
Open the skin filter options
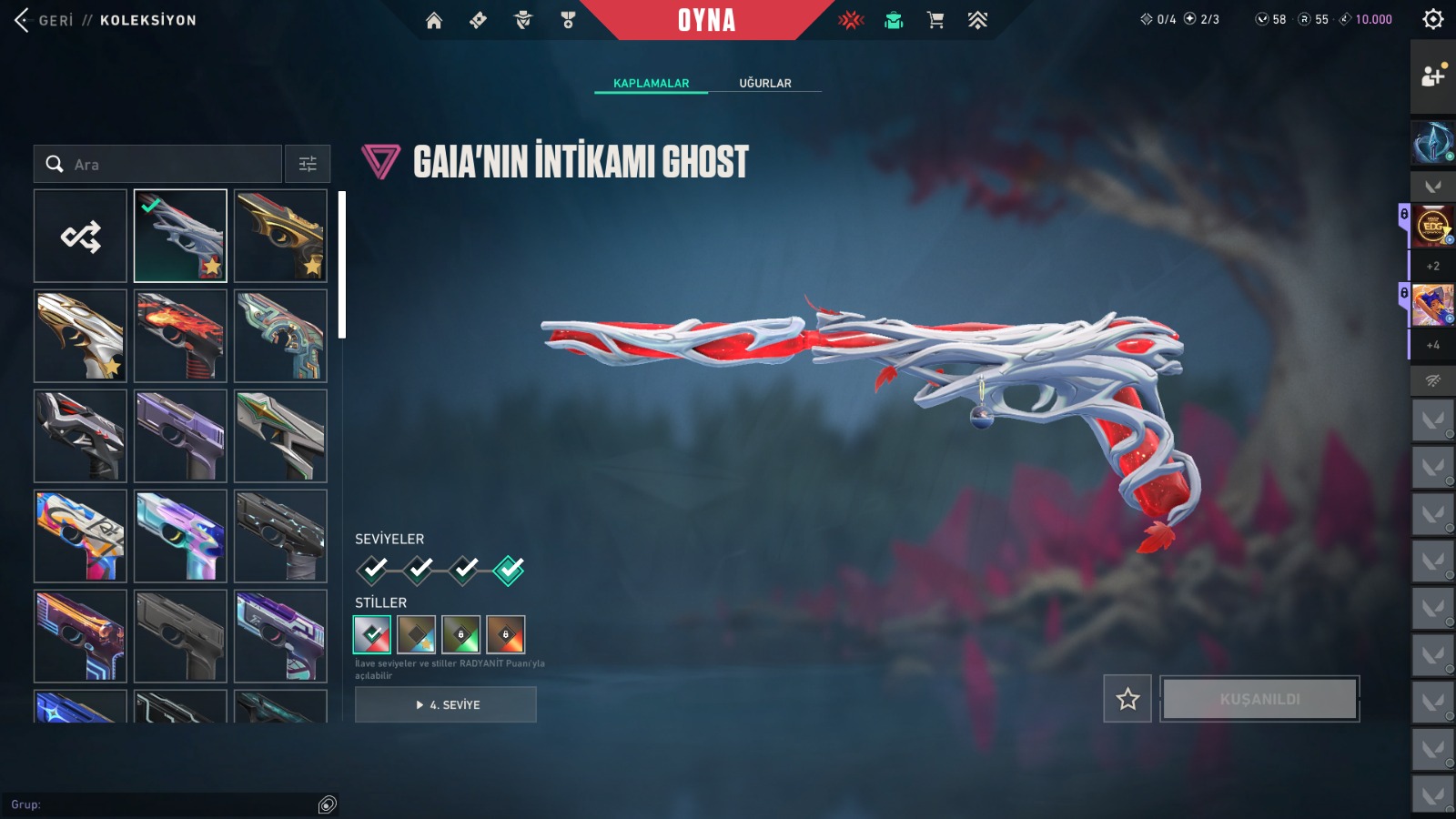coord(308,165)
